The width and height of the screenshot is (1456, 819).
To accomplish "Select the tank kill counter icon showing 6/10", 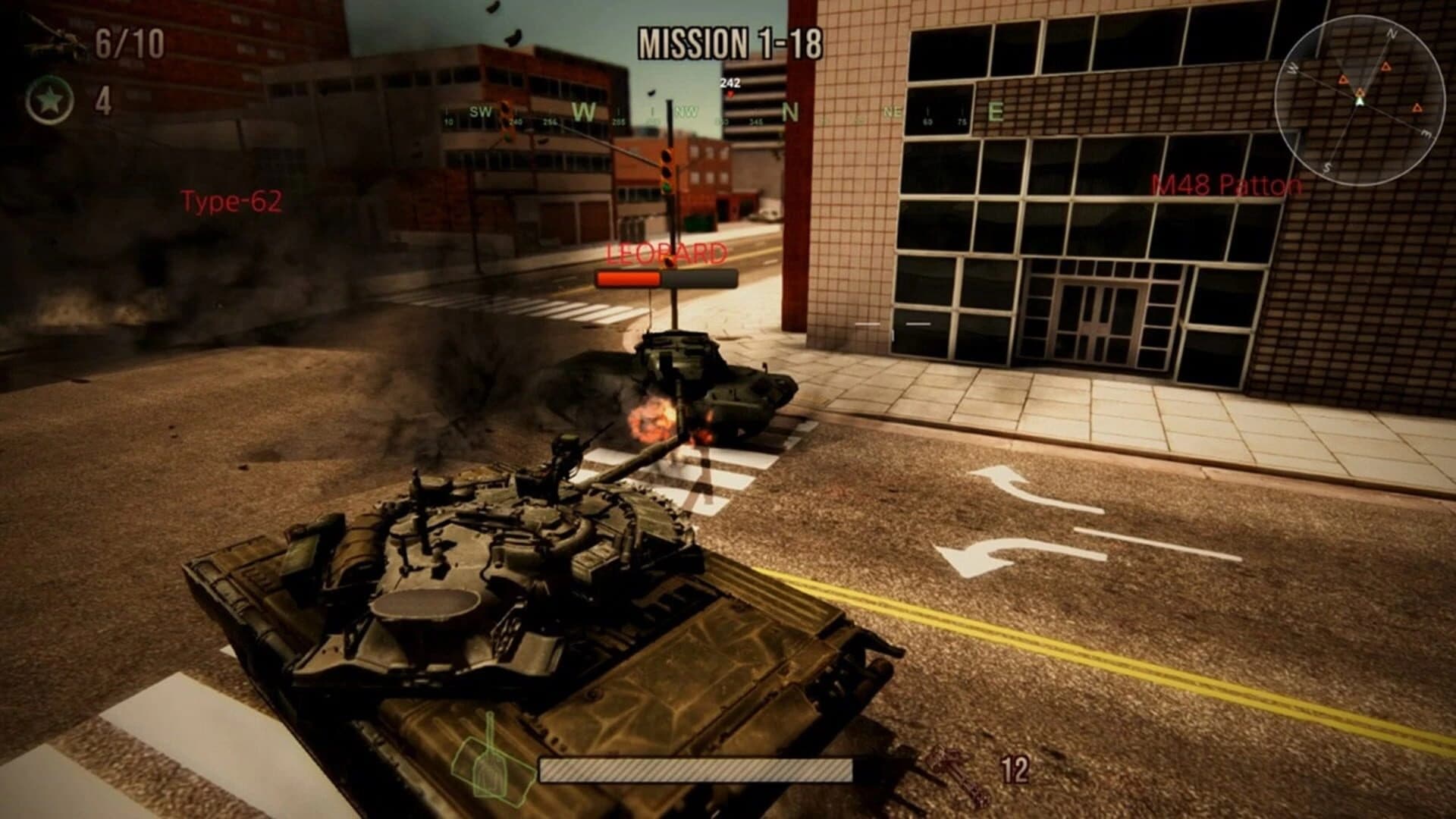I will (x=57, y=42).
